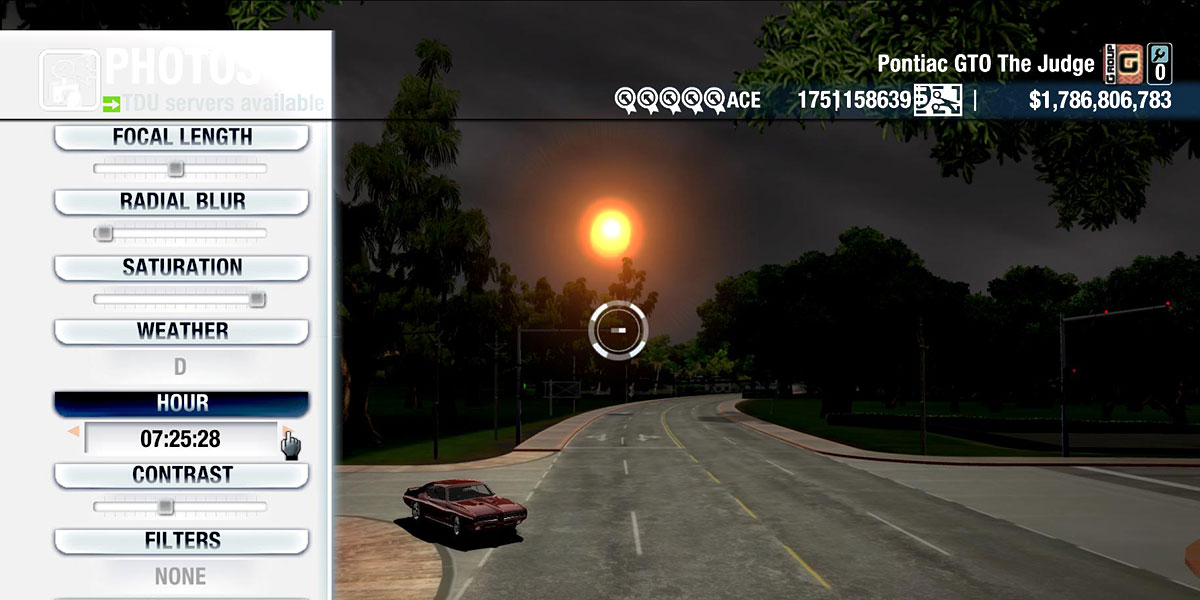The width and height of the screenshot is (1200, 600).
Task: Select the highlighted Hour entry
Action: (181, 403)
